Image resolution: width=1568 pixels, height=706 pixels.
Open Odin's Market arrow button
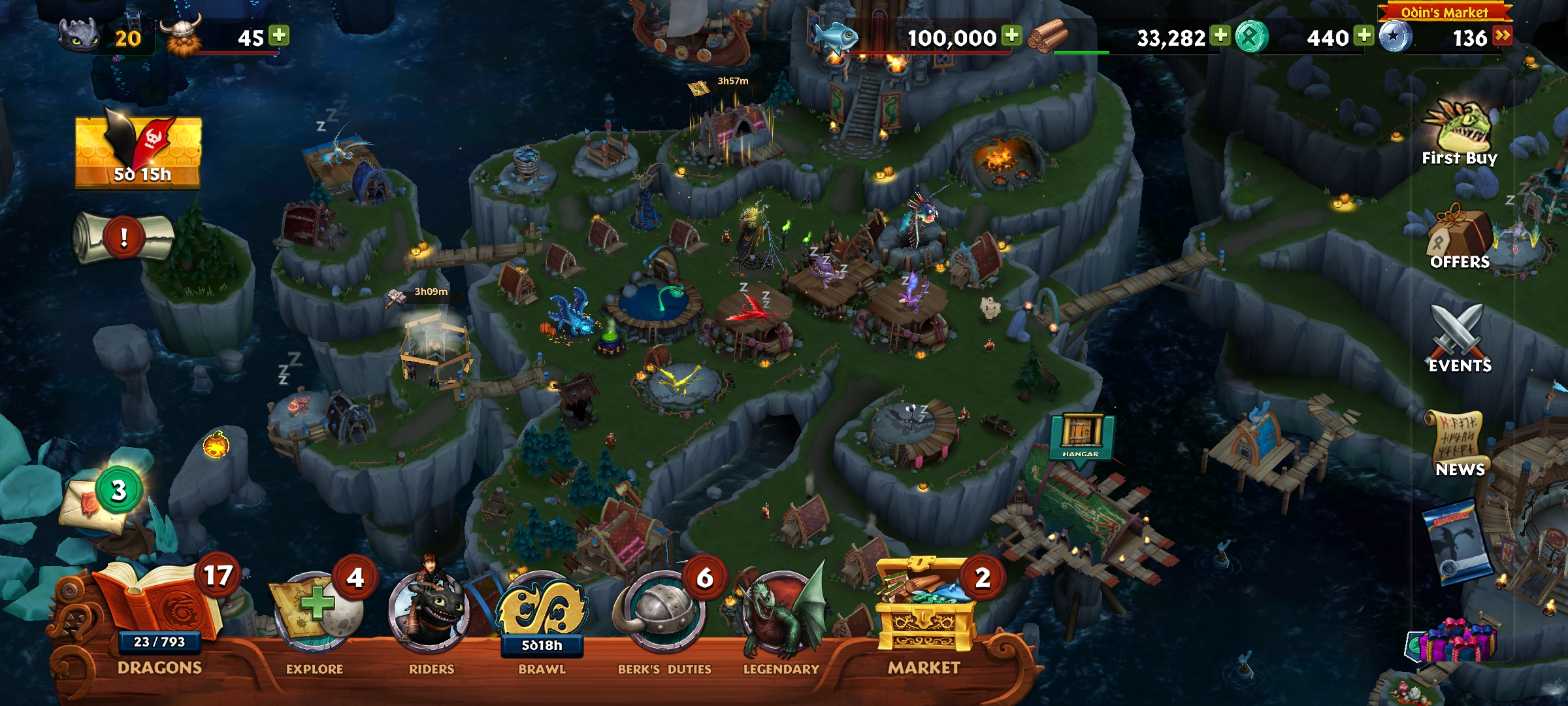coord(1502,36)
